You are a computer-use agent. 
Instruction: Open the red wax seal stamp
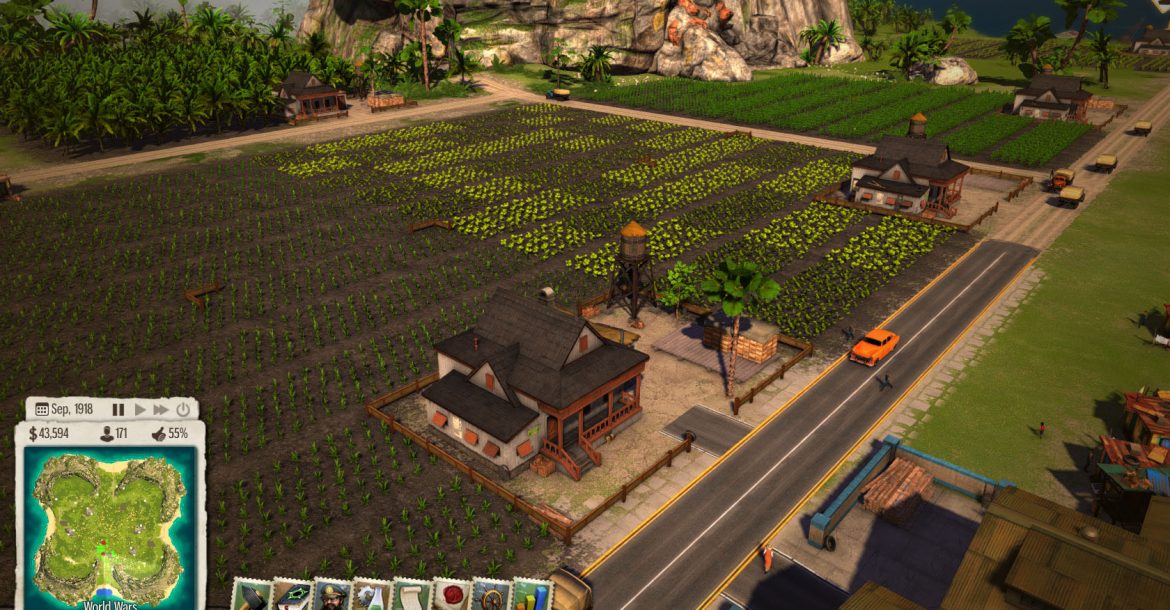click(451, 596)
